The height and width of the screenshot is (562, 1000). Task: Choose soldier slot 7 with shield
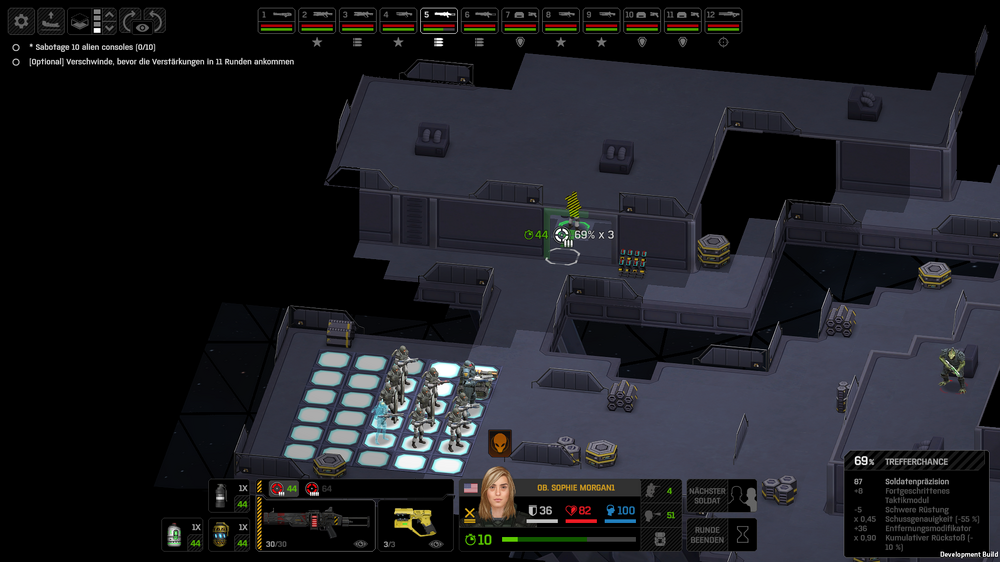coord(520,20)
